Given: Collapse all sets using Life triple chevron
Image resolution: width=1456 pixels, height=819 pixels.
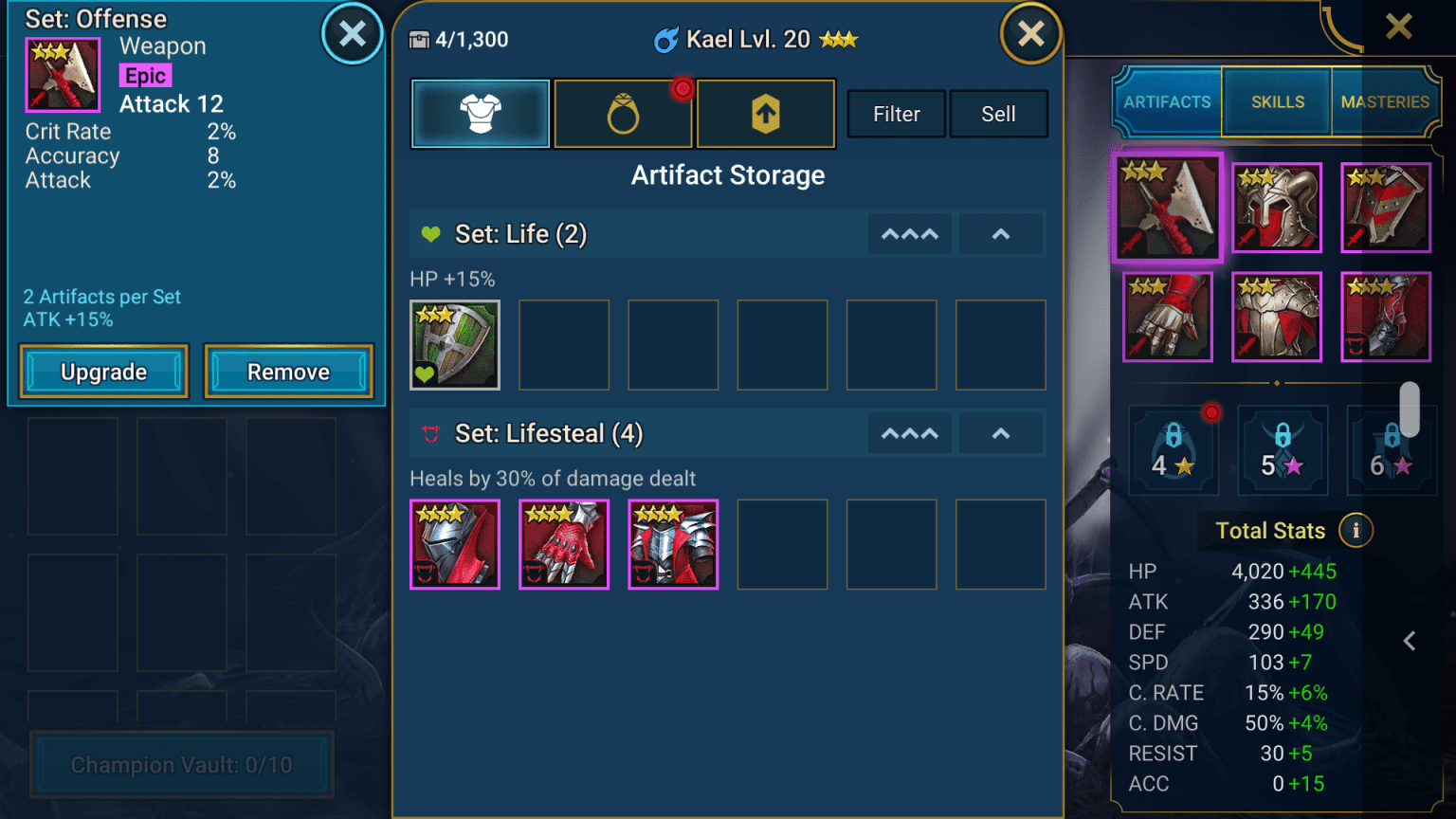Looking at the screenshot, I should point(909,233).
